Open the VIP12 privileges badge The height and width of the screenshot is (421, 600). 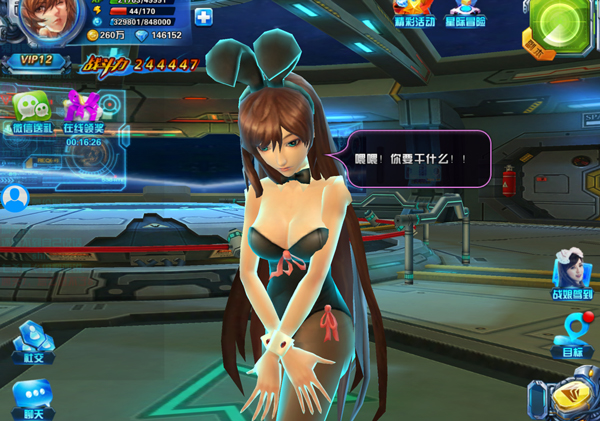37,61
